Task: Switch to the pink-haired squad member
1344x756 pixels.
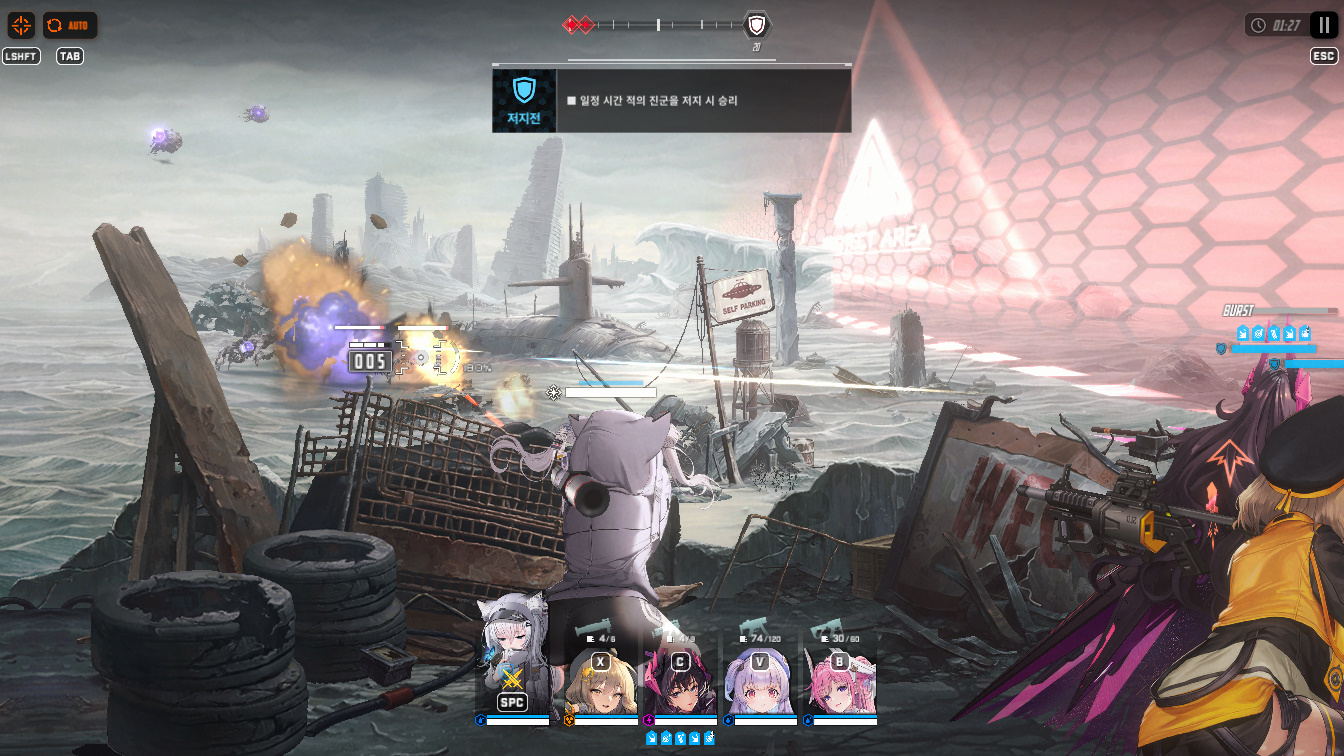Action: pyautogui.click(x=840, y=678)
